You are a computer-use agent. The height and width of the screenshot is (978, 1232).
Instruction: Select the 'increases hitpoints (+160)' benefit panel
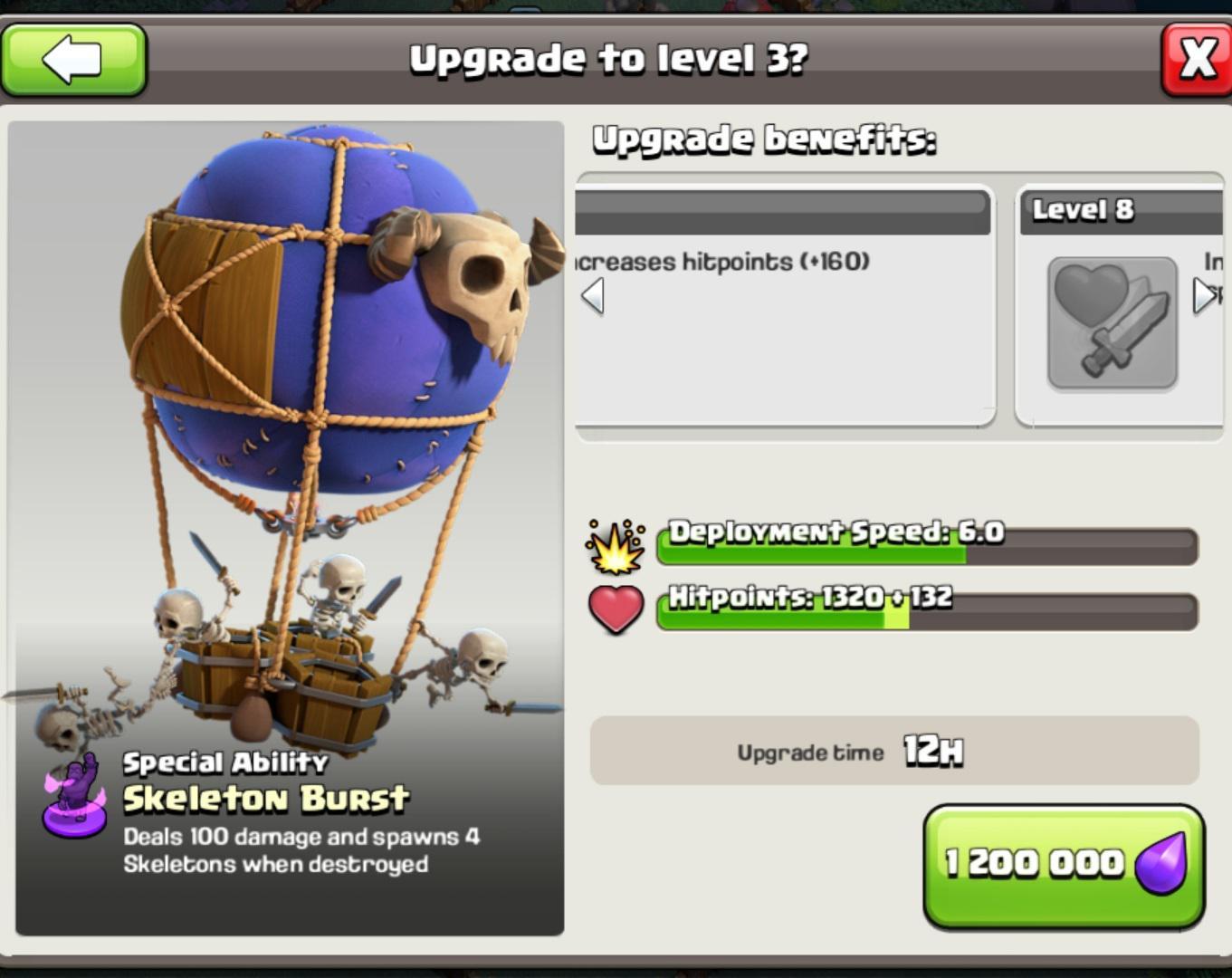coord(783,308)
